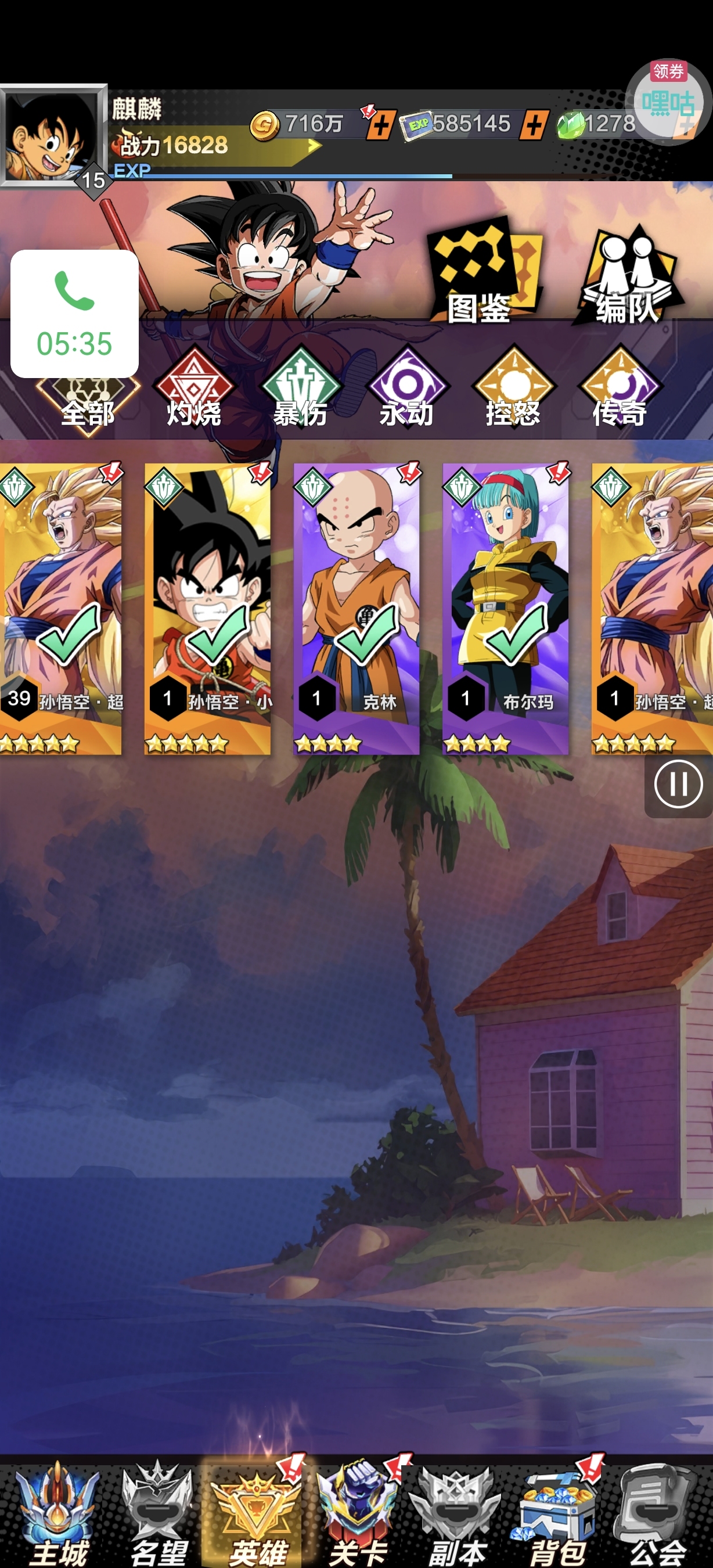Screen dimensions: 713x1568
Task: Go to 主城 main city
Action: pyautogui.click(x=58, y=1516)
